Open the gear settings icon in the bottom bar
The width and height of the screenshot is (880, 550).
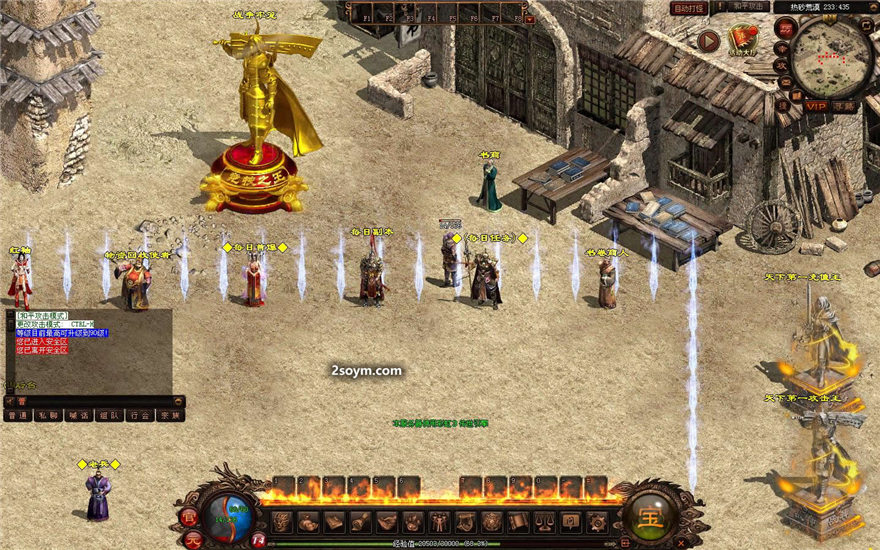point(597,522)
